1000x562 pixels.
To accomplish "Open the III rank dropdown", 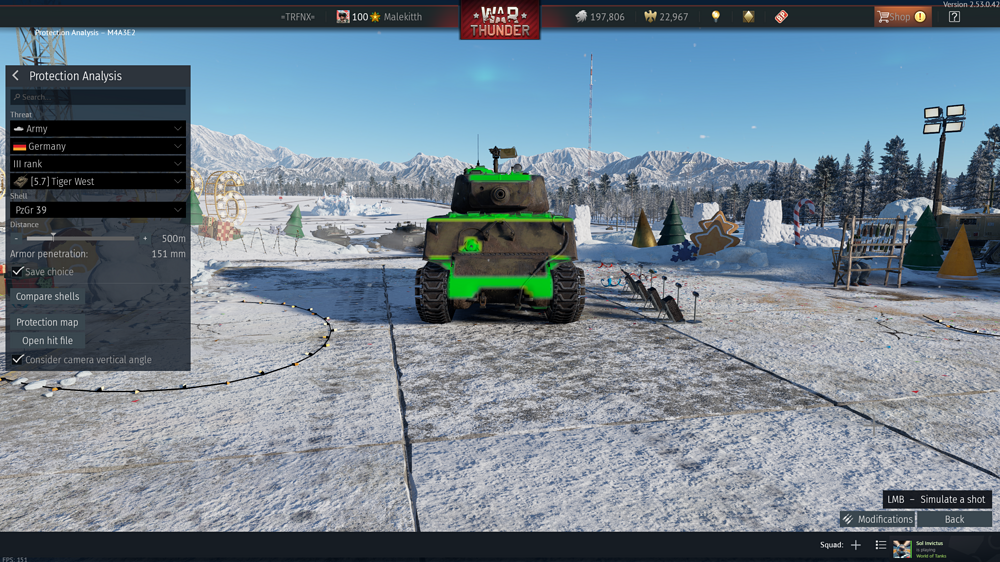I will [x=98, y=164].
